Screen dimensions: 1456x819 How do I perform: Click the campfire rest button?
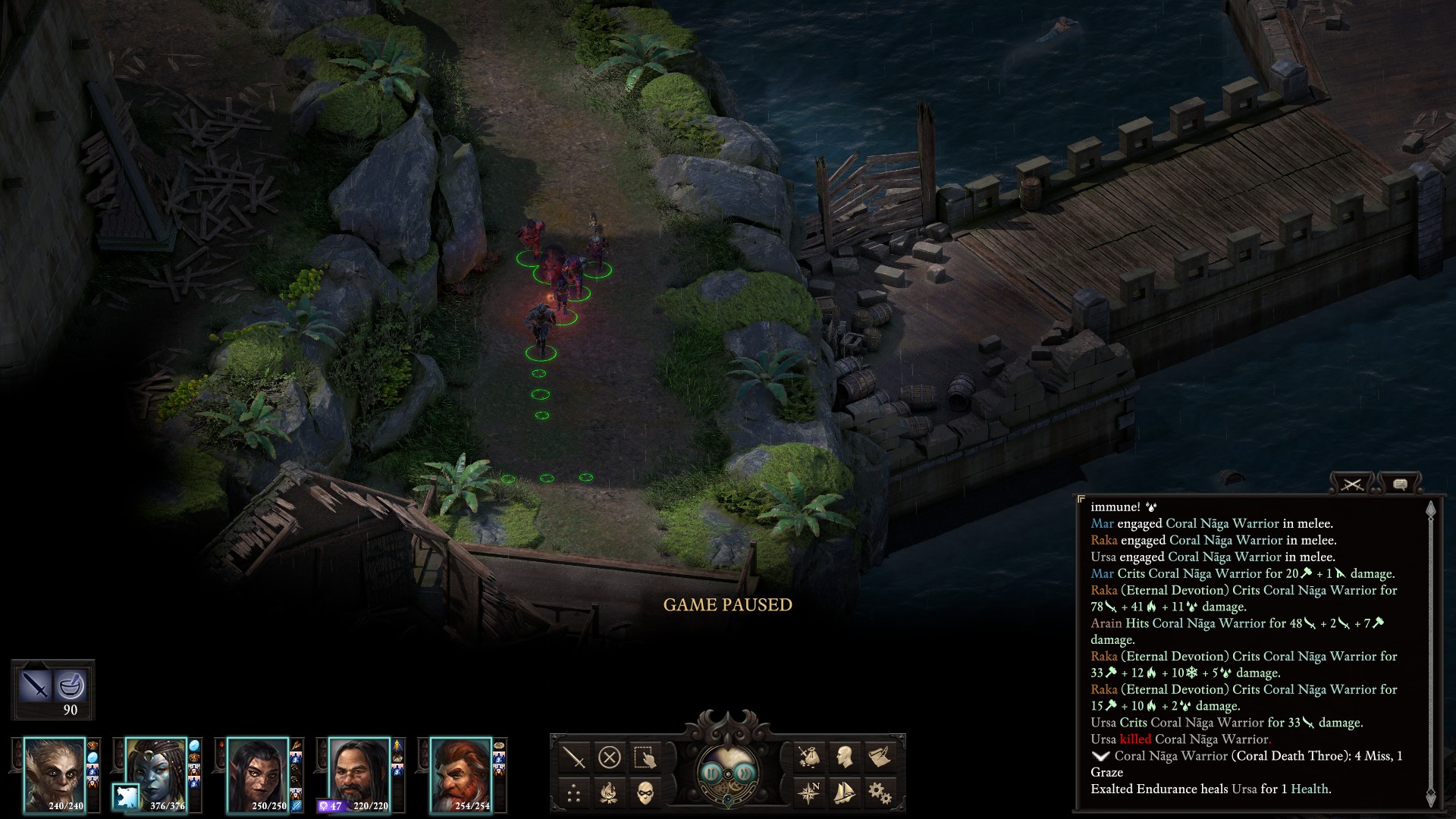[610, 793]
